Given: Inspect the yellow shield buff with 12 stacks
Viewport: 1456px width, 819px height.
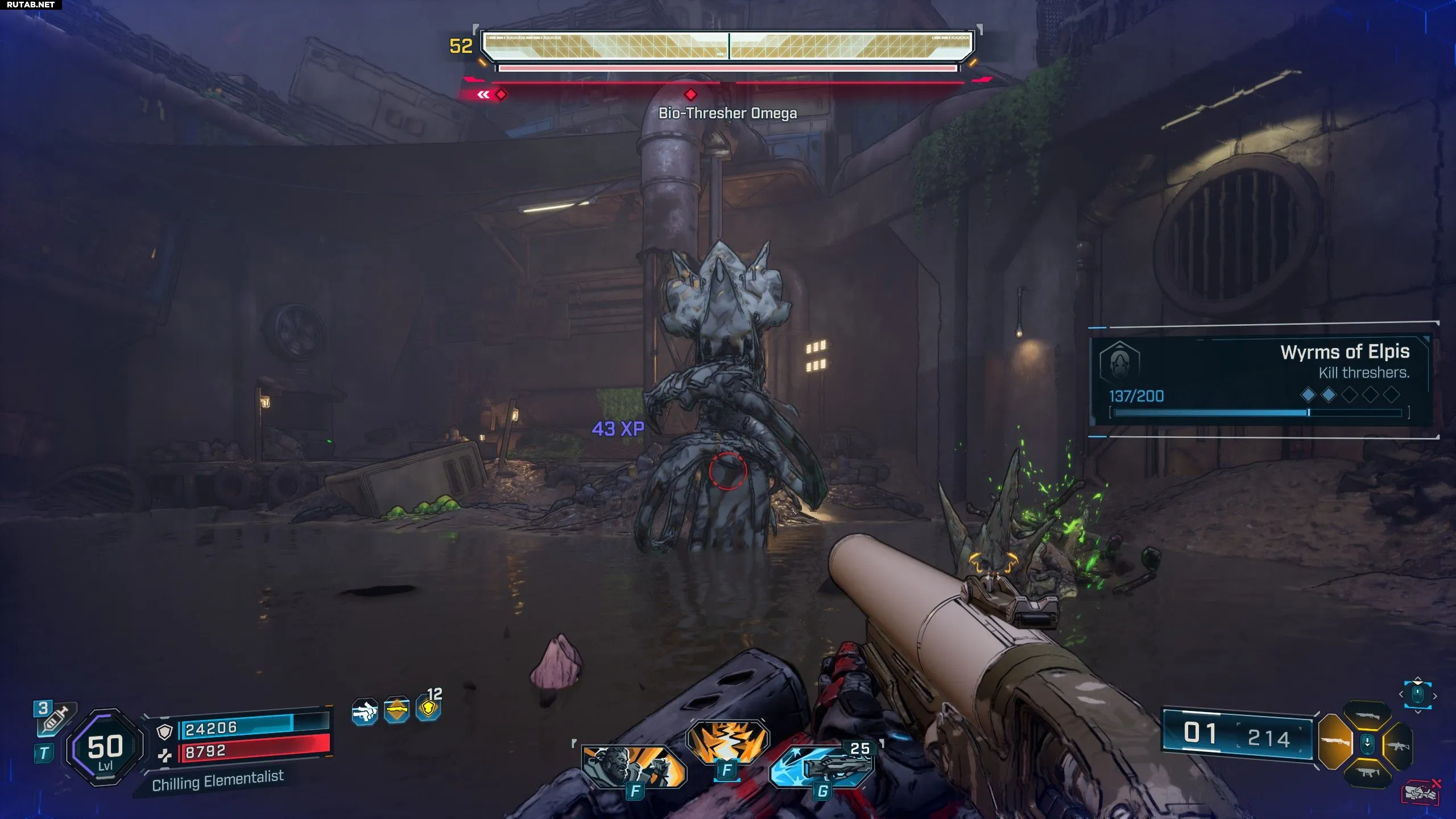Looking at the screenshot, I should click(x=429, y=708).
